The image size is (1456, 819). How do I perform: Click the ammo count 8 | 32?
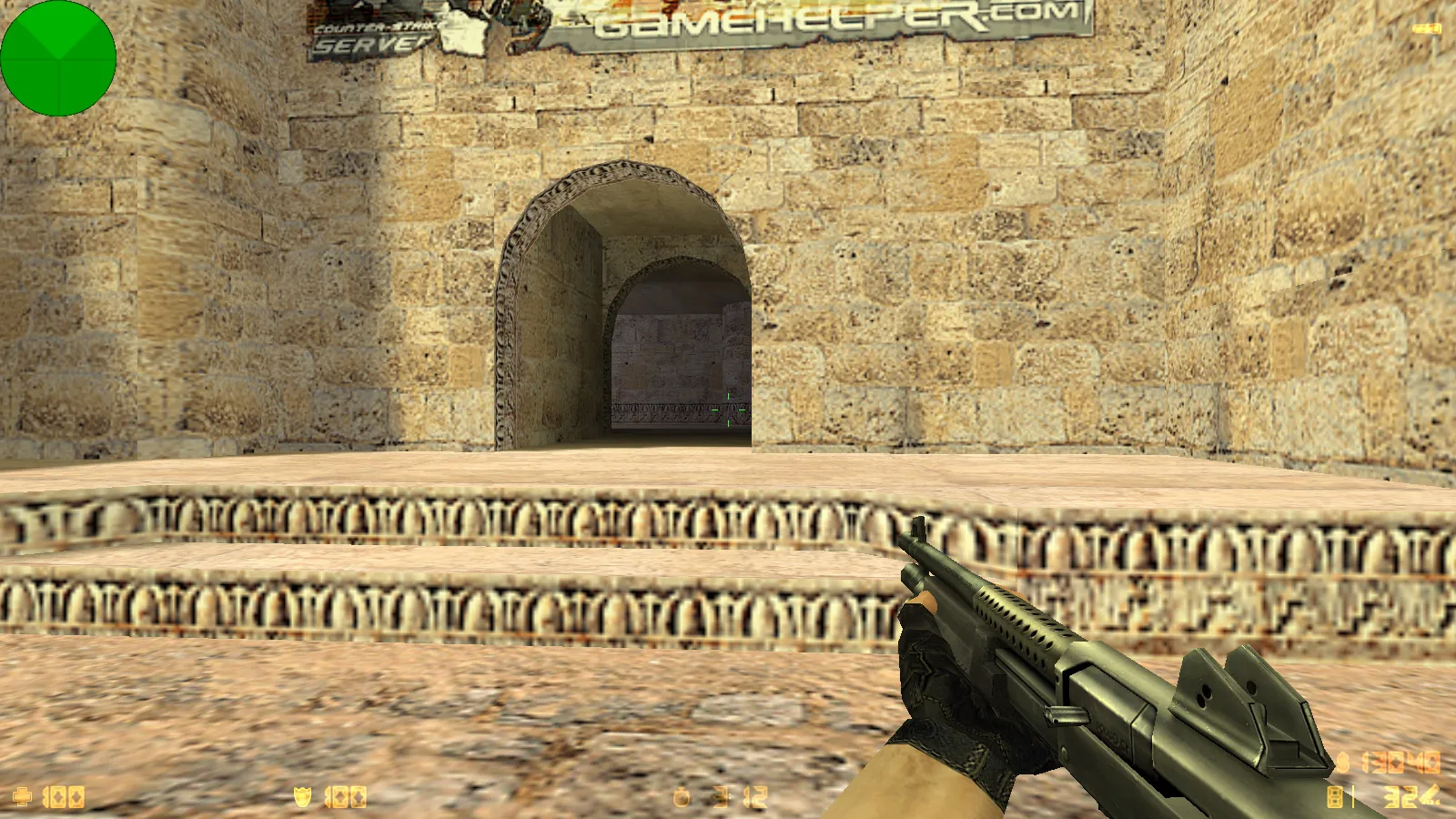[1374, 796]
